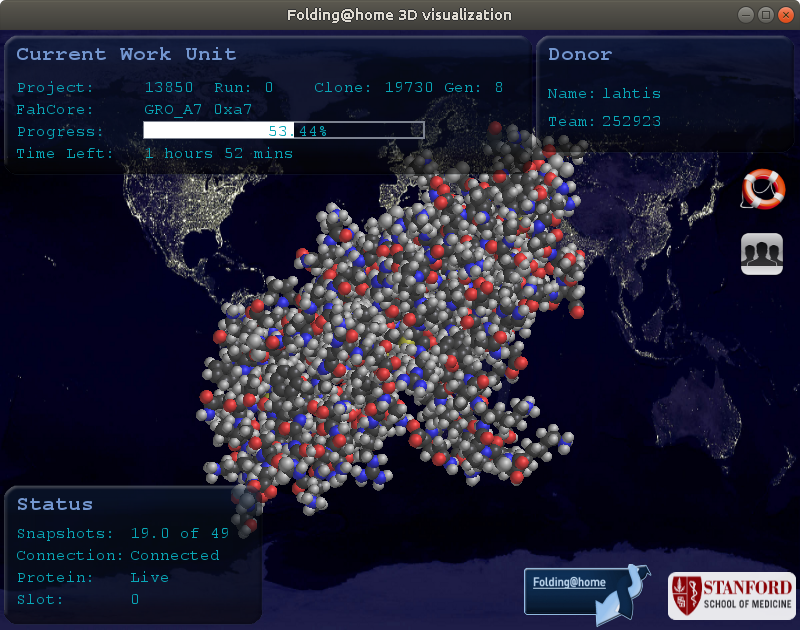Click the group of people team icon
Screen dimensions: 800x630
tap(762, 253)
